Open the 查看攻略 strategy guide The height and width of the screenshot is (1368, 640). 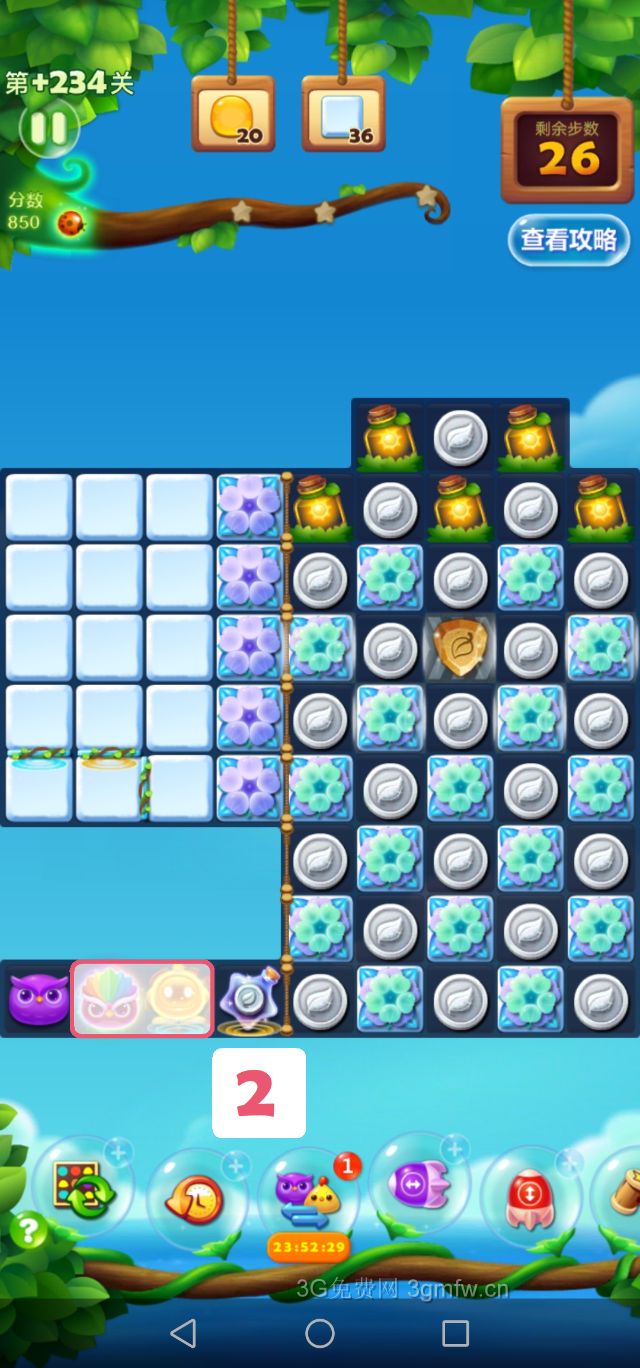(x=568, y=240)
